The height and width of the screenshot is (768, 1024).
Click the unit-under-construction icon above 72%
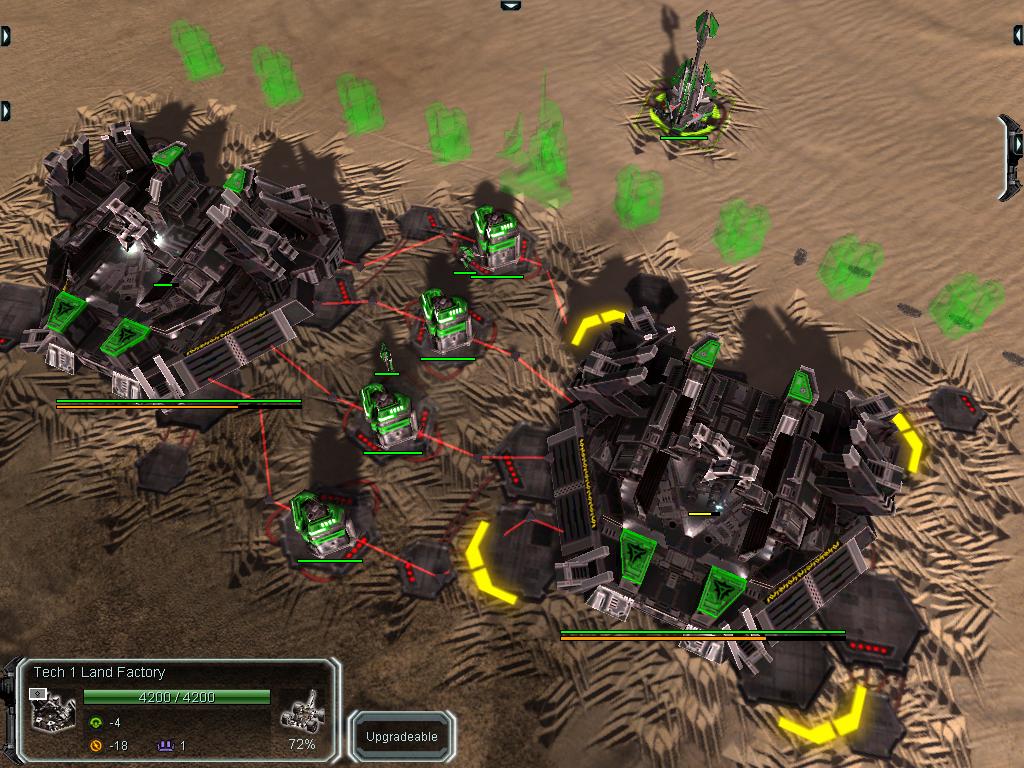point(301,711)
